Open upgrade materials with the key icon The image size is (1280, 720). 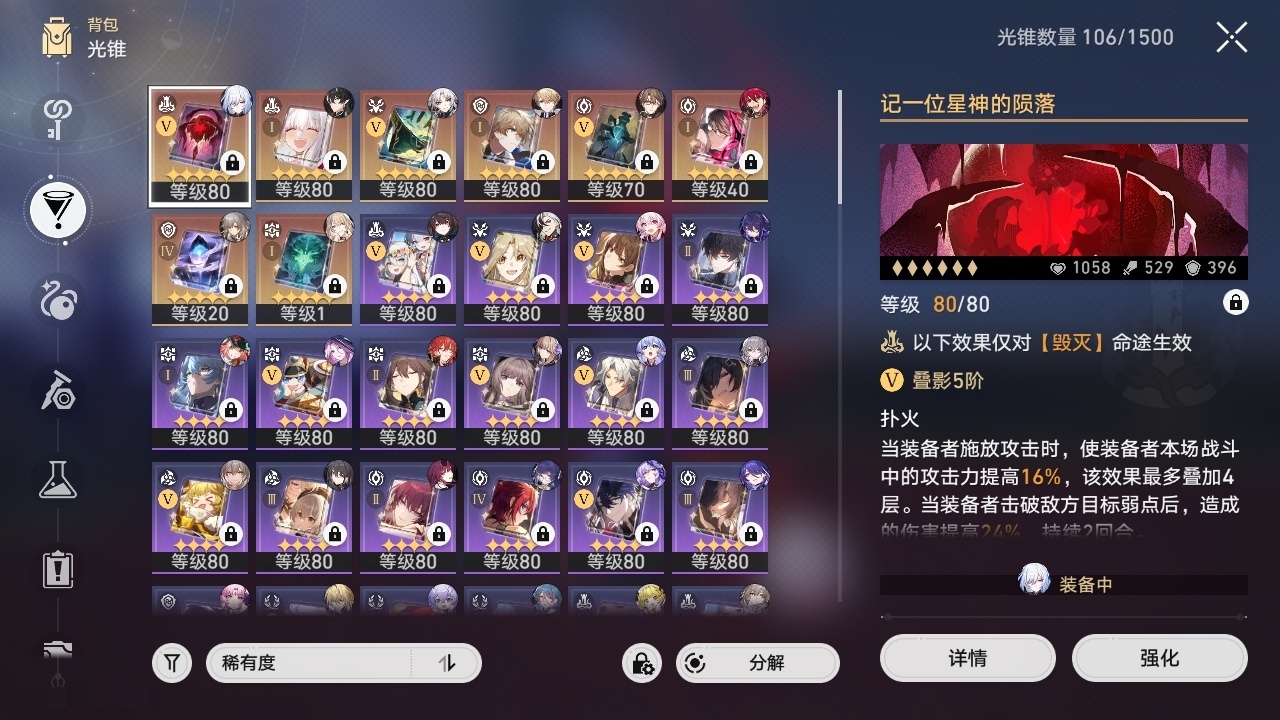pos(55,120)
